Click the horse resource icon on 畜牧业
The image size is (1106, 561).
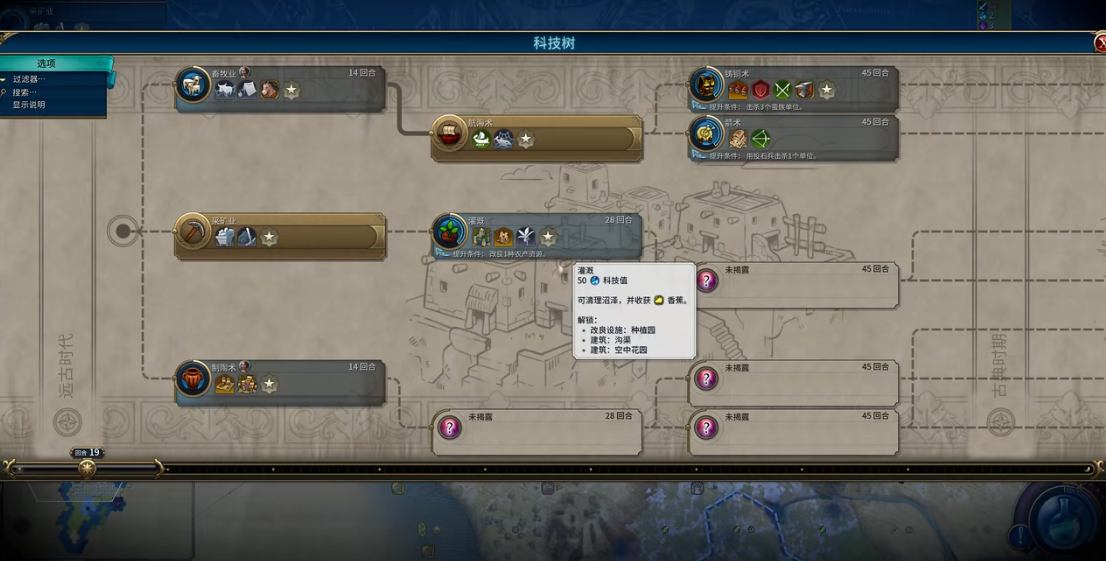[x=269, y=90]
